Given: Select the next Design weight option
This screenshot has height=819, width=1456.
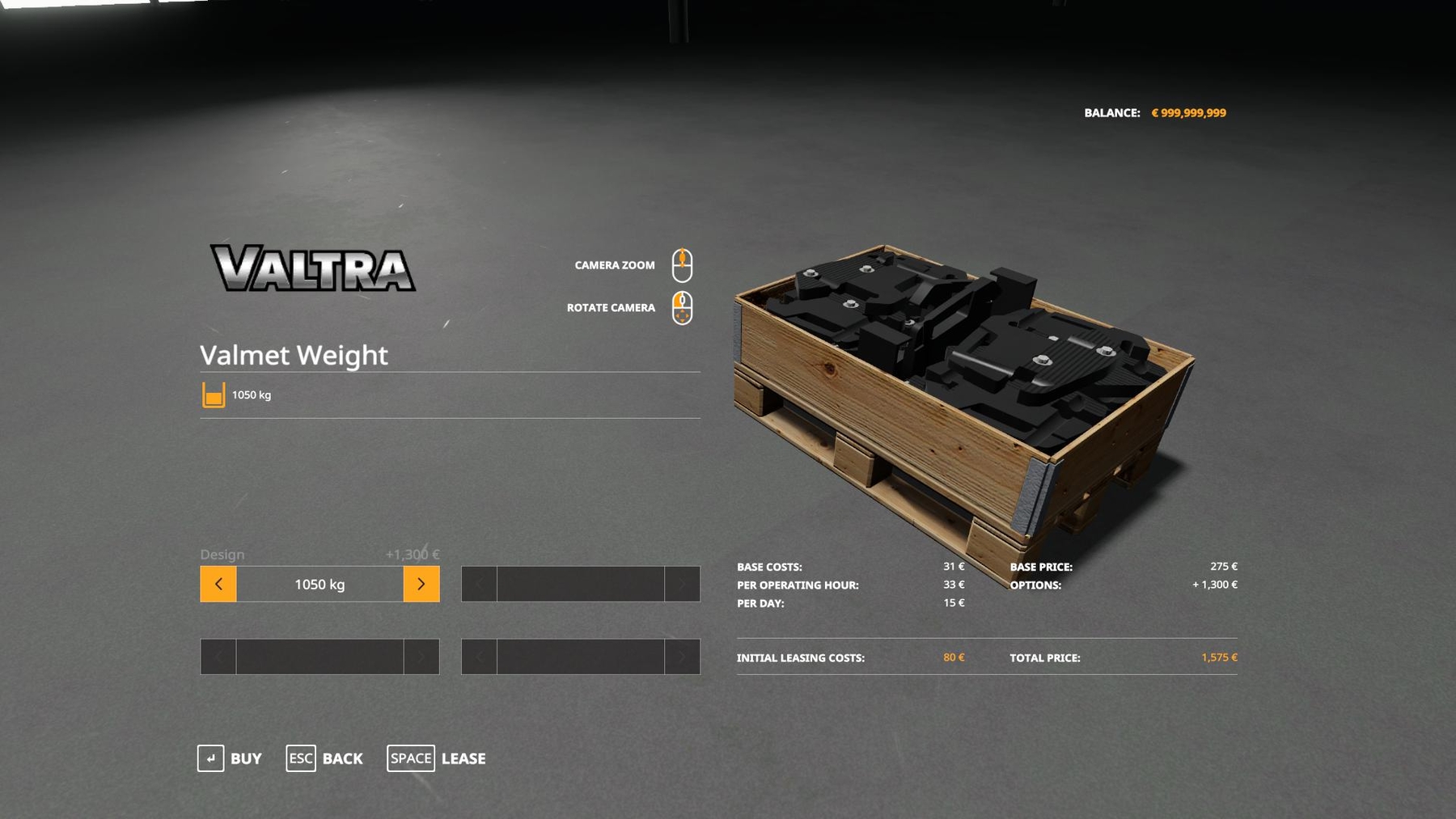Looking at the screenshot, I should click(421, 584).
